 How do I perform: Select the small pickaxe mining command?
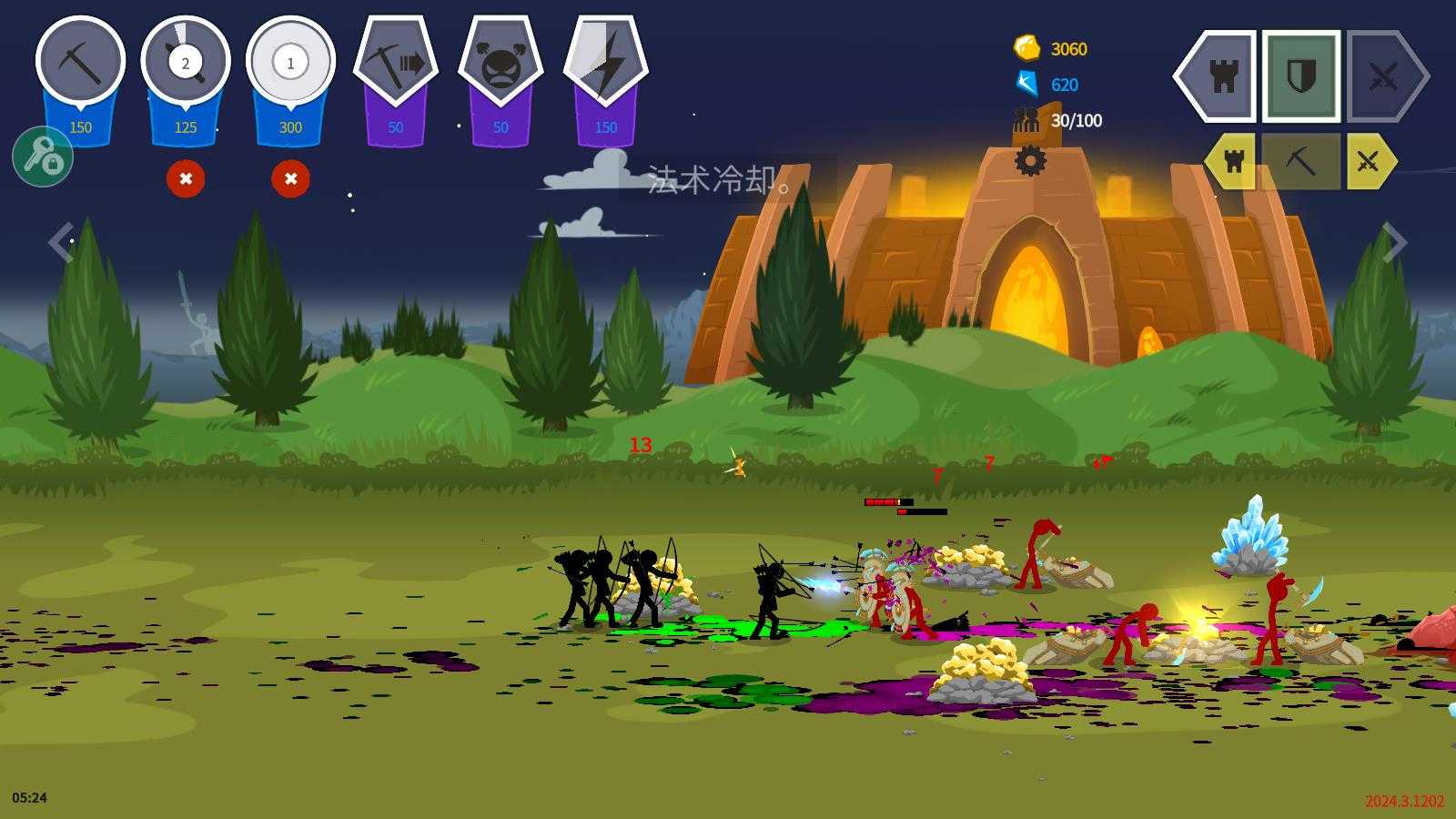point(1300,162)
